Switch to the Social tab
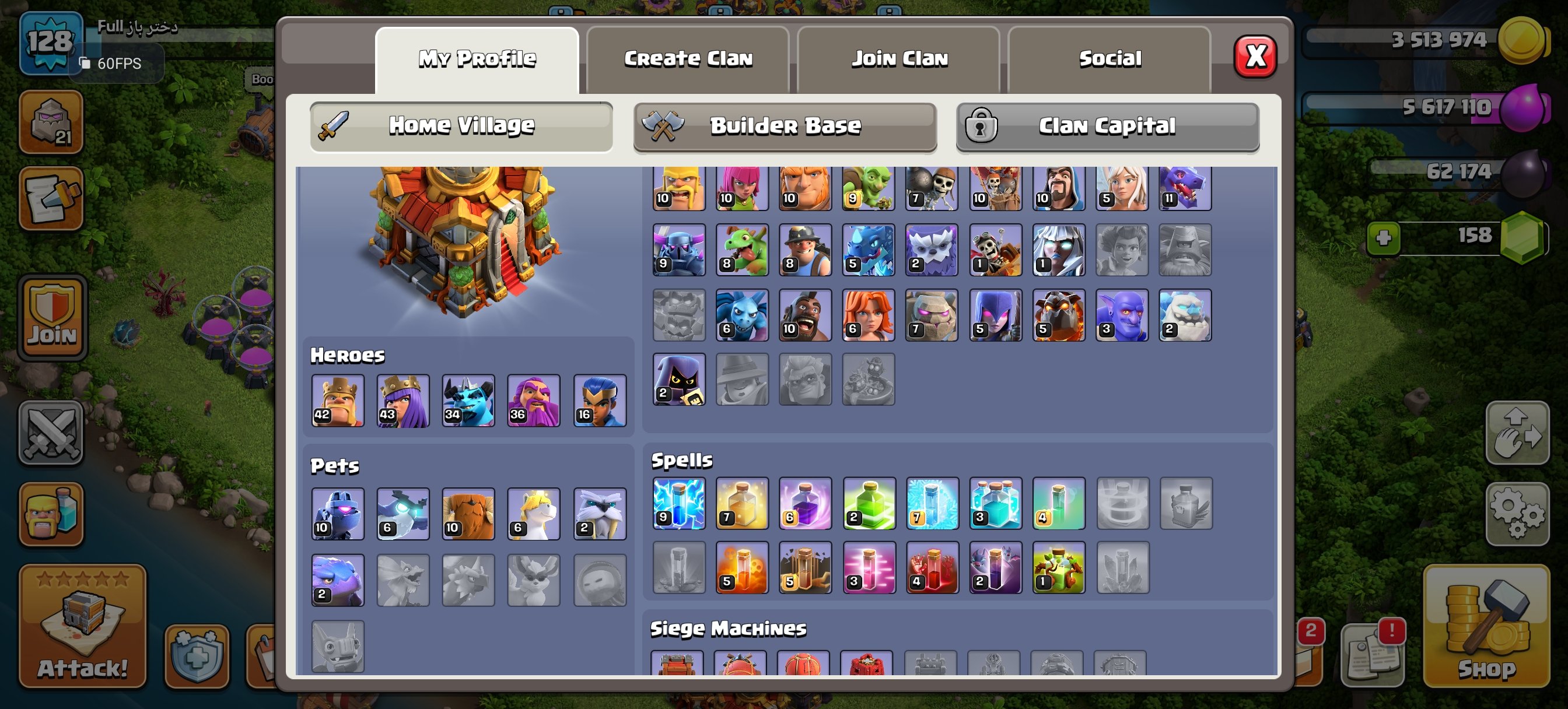 (1109, 58)
